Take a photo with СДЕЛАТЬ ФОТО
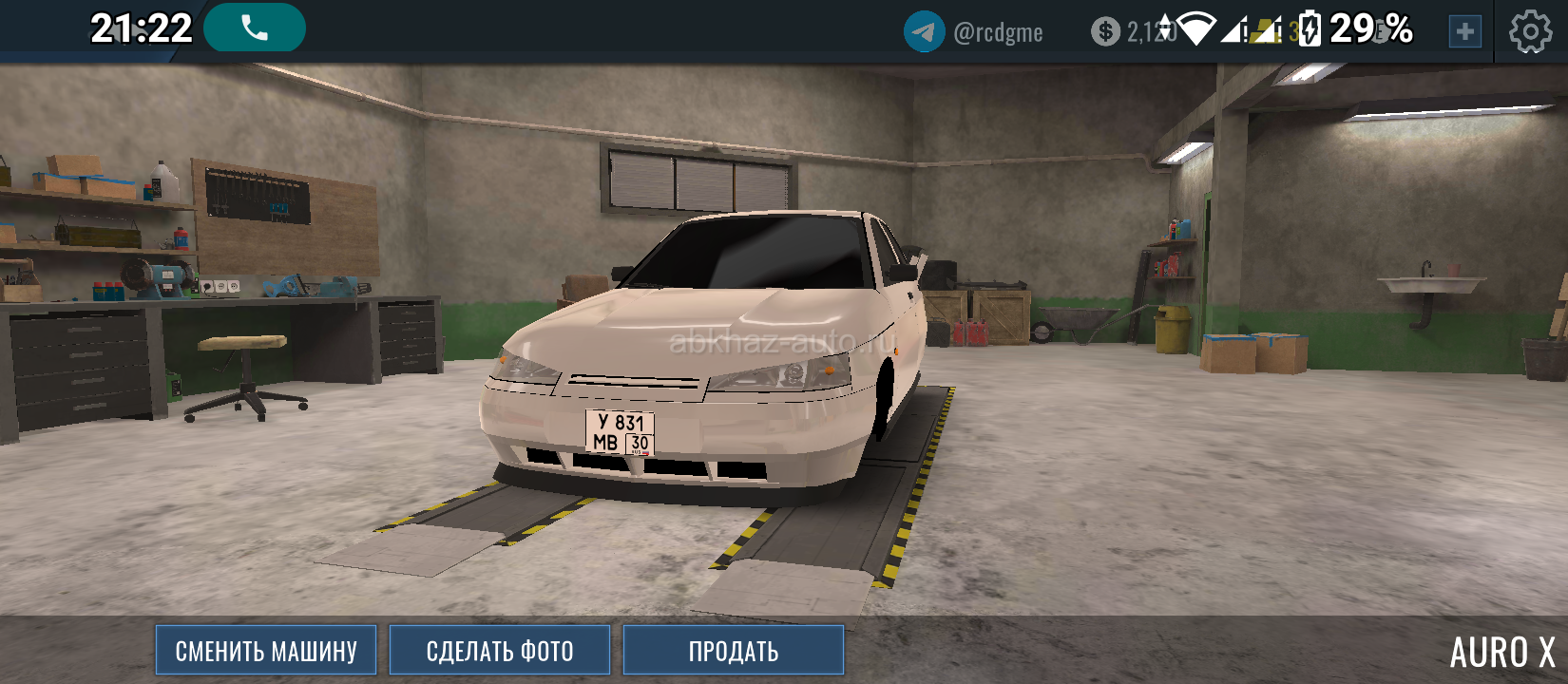The image size is (1568, 684). [x=500, y=651]
